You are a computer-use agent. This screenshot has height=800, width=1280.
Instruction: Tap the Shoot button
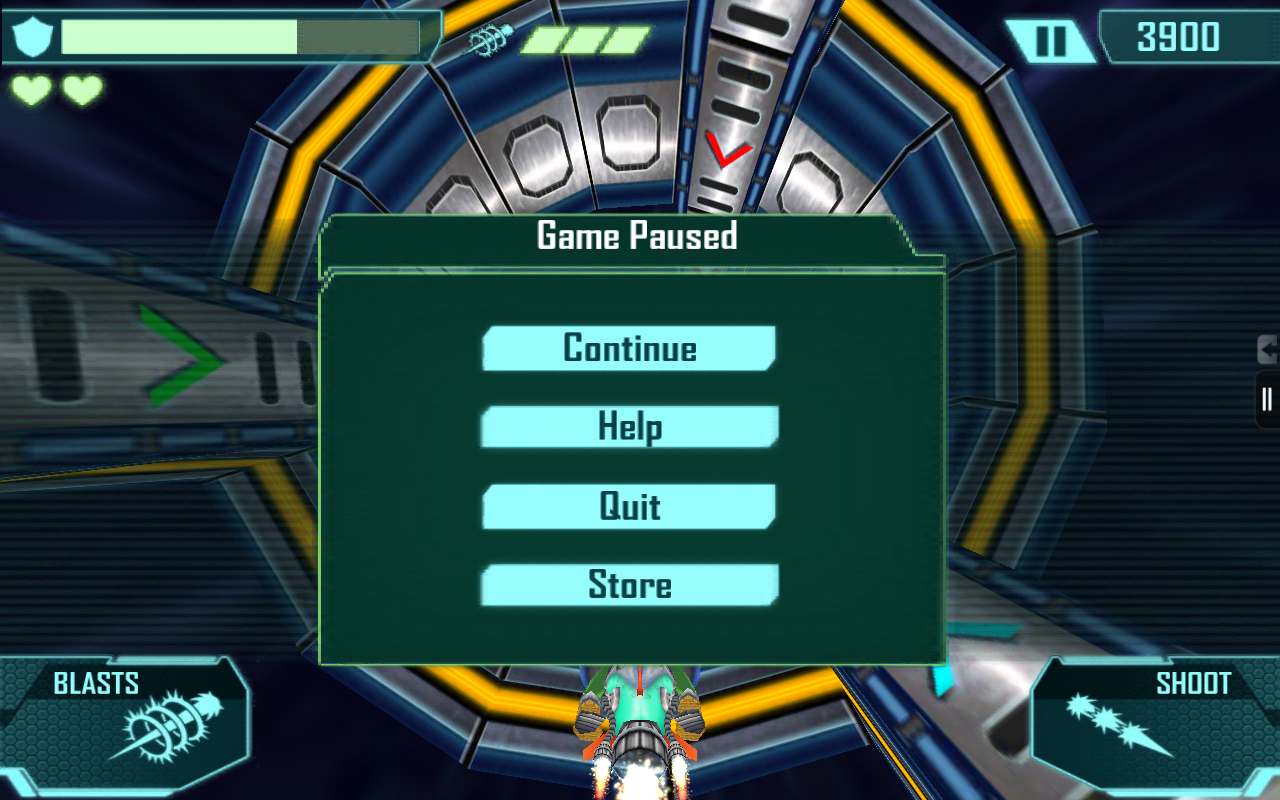point(1150,722)
